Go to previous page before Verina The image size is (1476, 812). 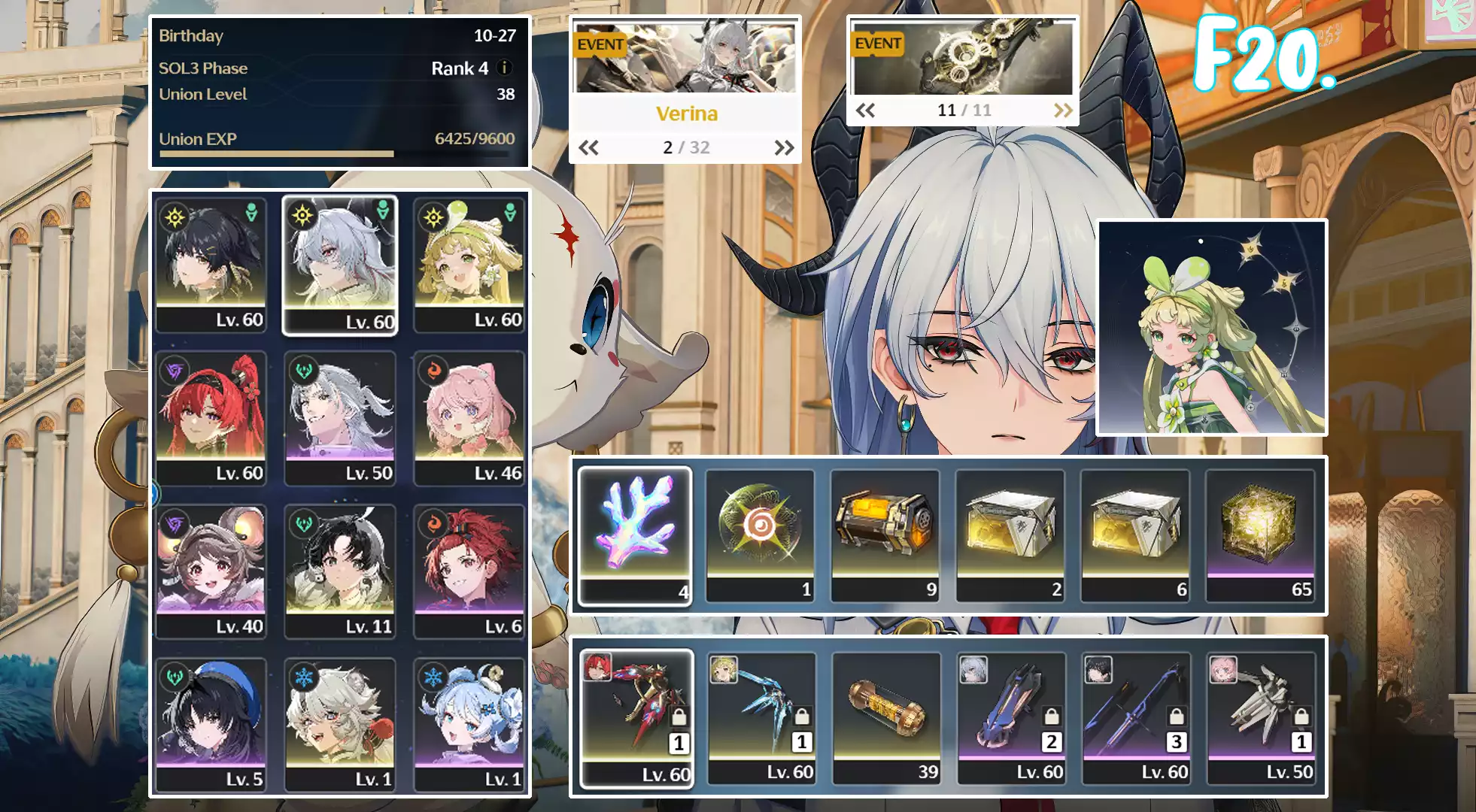coord(588,147)
